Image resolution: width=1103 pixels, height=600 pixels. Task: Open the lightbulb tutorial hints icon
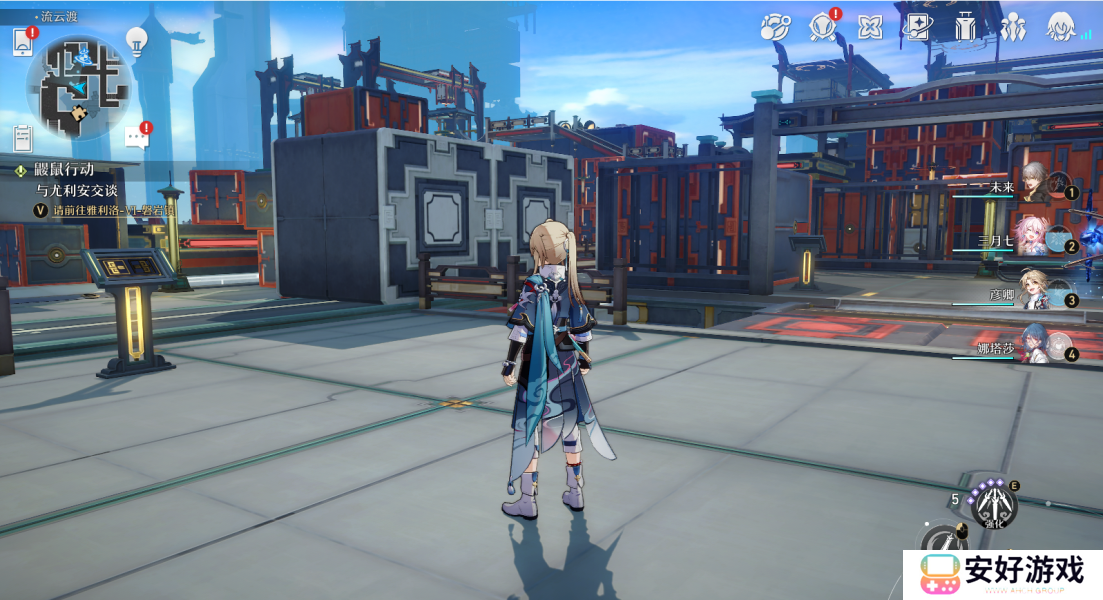[x=137, y=40]
